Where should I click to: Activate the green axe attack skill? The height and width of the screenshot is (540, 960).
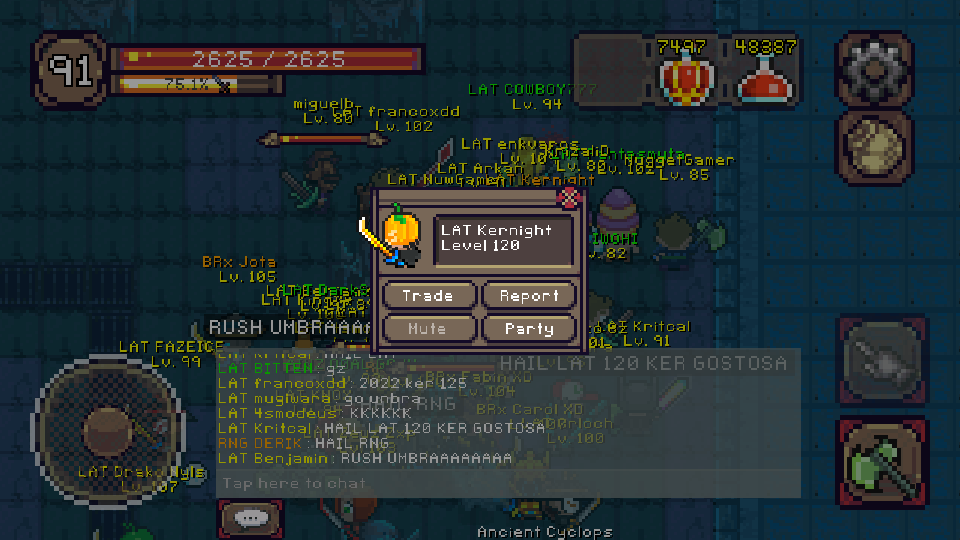pos(875,466)
